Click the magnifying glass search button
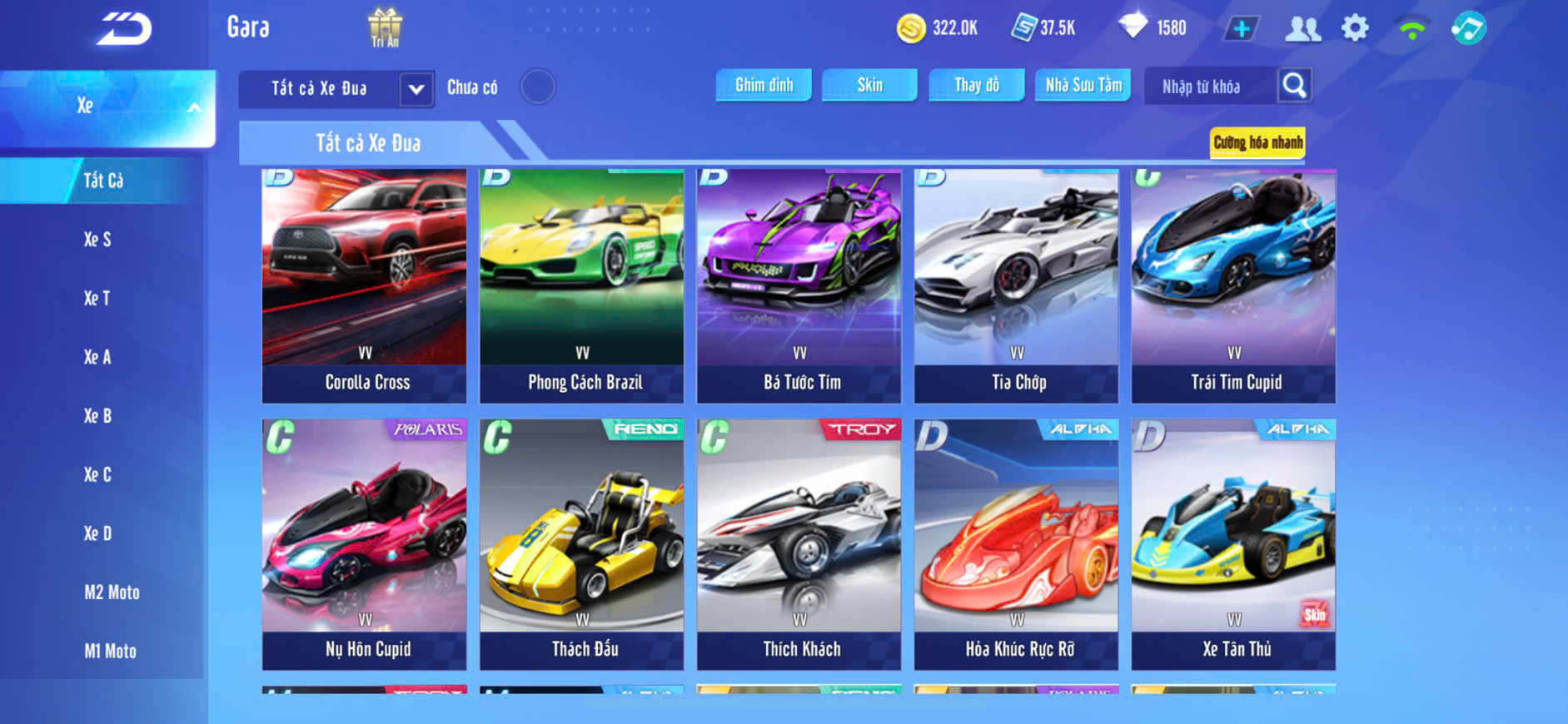1568x724 pixels. tap(1294, 86)
